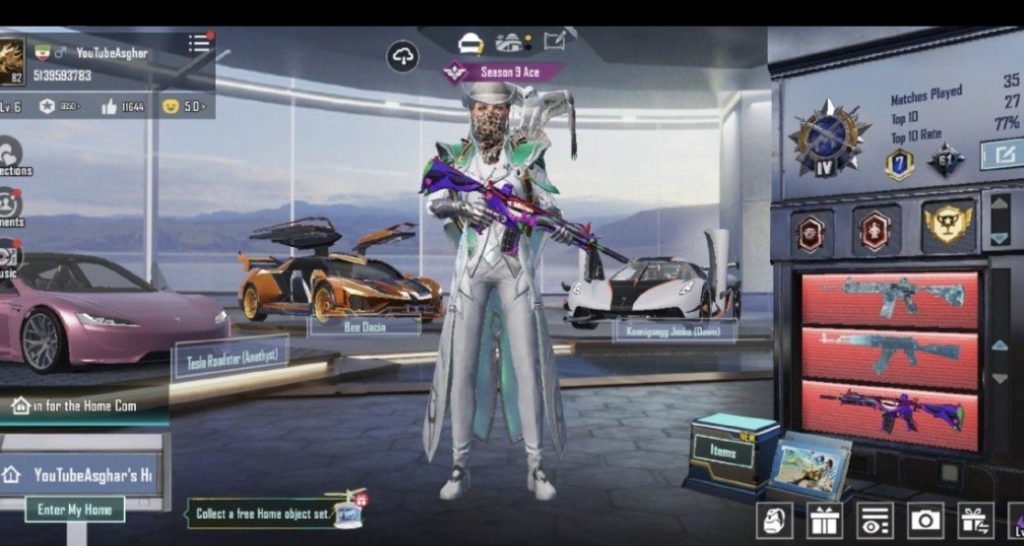Open the camera screenshot button
Viewport: 1024px width, 546px height.
pos(925,519)
